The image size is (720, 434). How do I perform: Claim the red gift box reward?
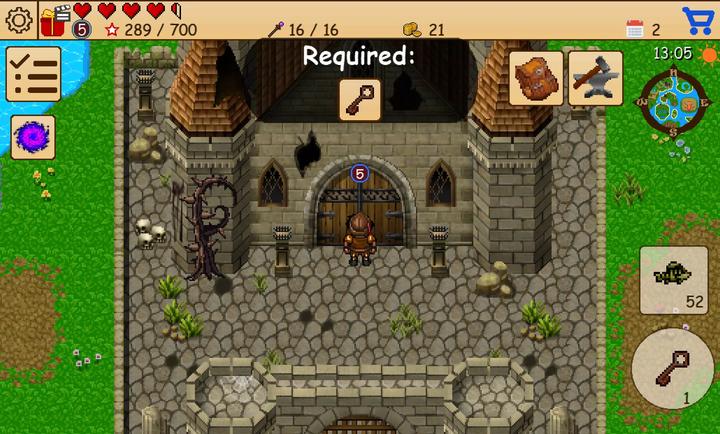click(x=53, y=20)
